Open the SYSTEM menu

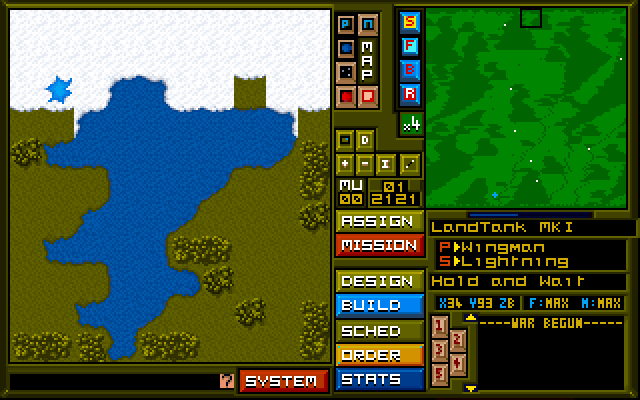[x=283, y=381]
